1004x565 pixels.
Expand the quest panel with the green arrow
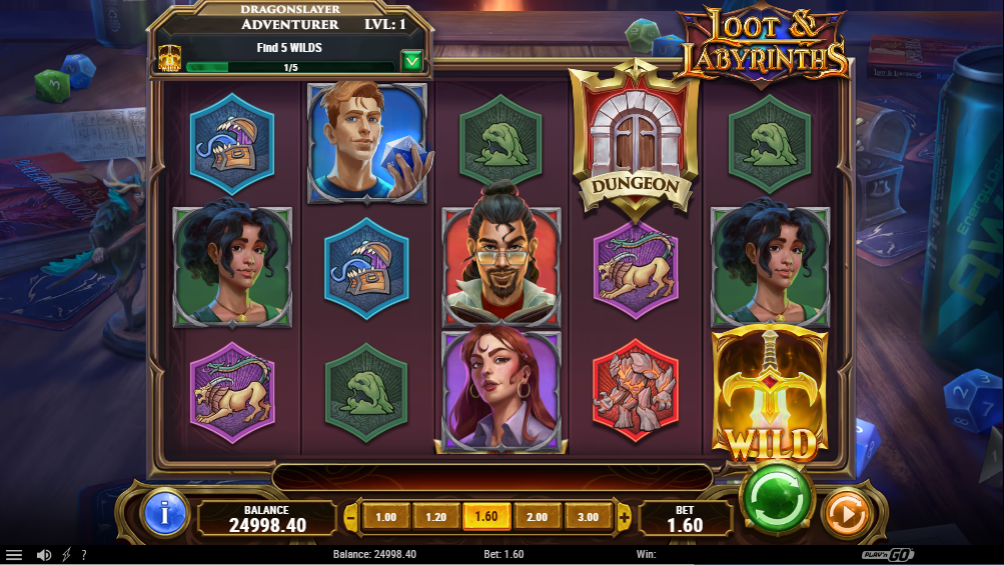[412, 61]
